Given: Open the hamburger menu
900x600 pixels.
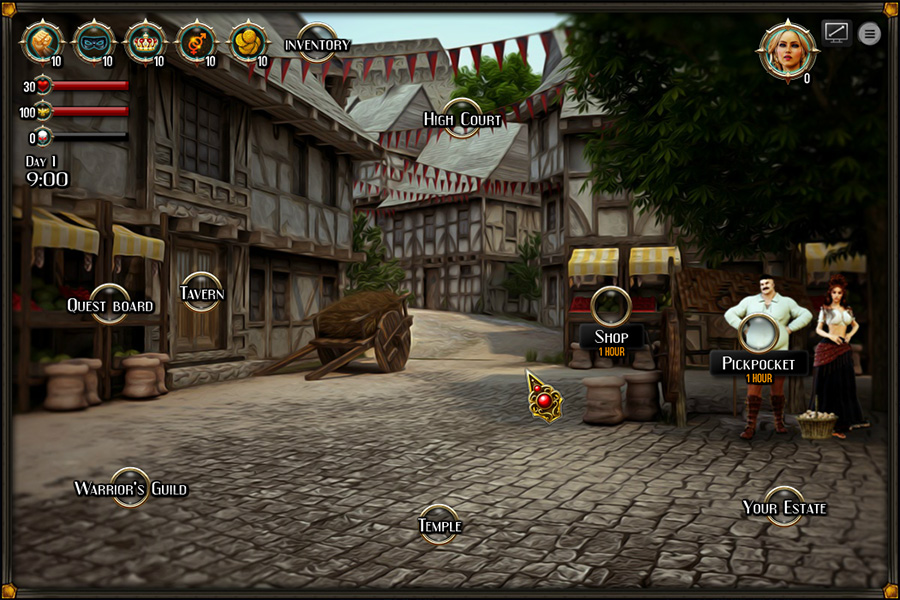Looking at the screenshot, I should pos(870,33).
